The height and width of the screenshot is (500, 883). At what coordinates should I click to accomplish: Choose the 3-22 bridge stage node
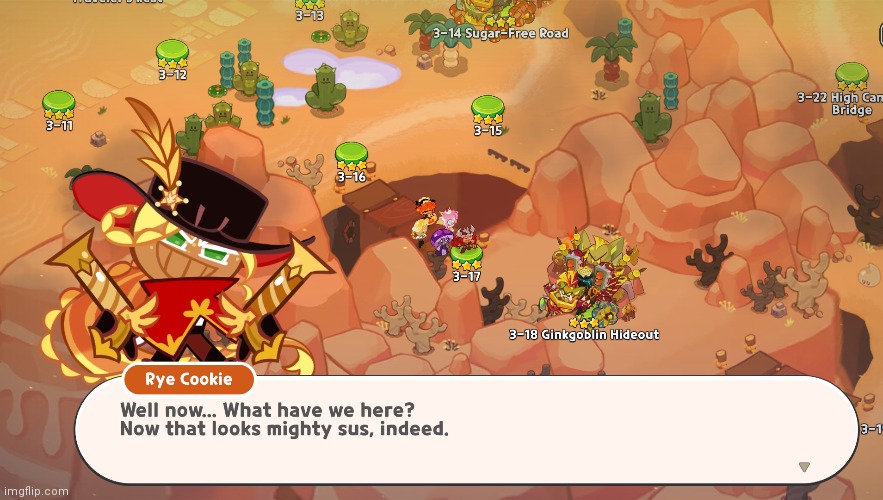(851, 78)
